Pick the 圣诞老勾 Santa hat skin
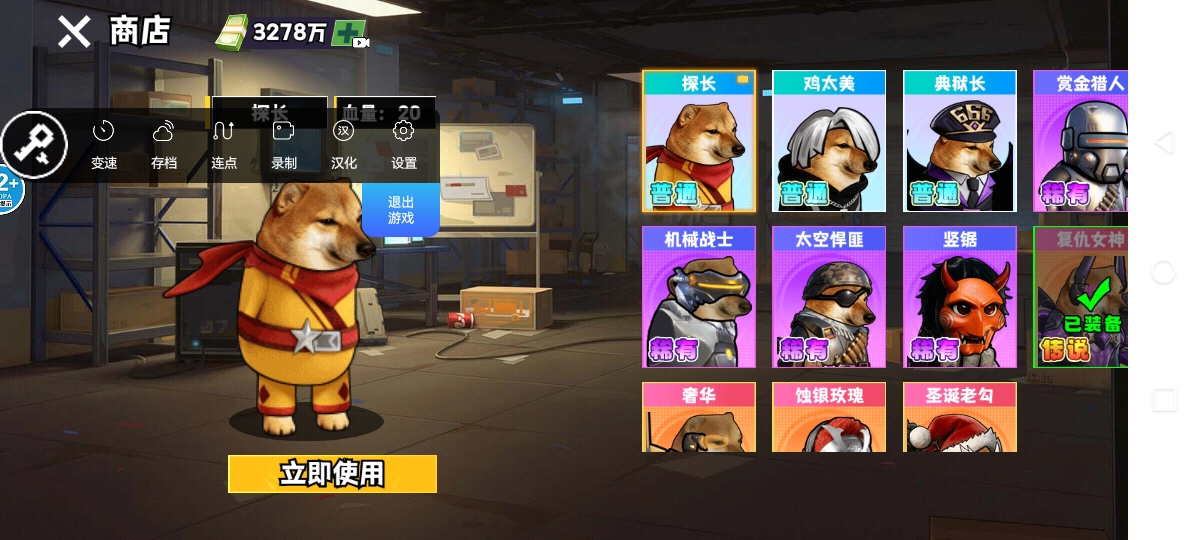1200x540 pixels. pyautogui.click(x=960, y=418)
